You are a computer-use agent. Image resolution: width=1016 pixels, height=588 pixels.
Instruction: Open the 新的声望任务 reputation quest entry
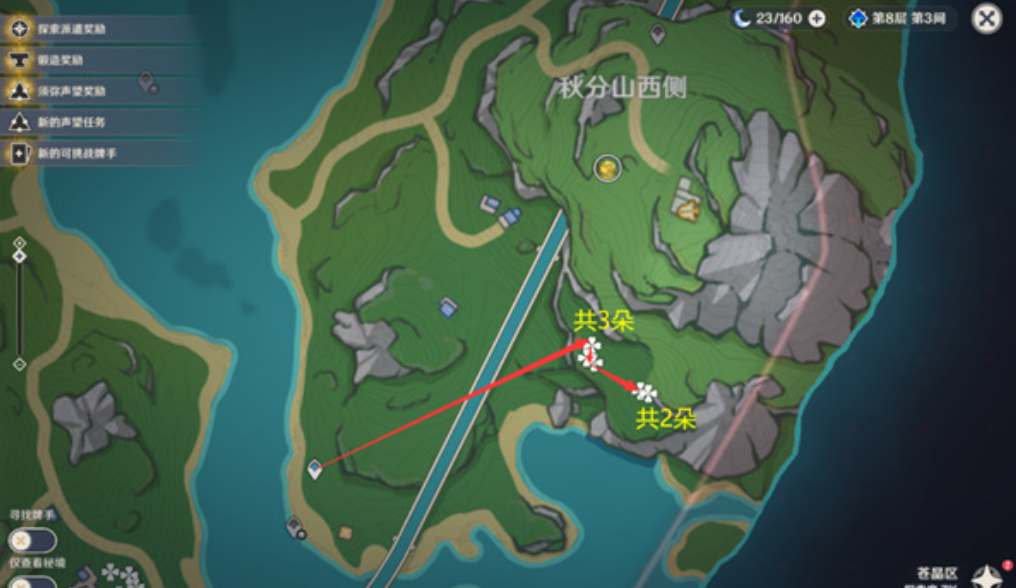coord(70,122)
